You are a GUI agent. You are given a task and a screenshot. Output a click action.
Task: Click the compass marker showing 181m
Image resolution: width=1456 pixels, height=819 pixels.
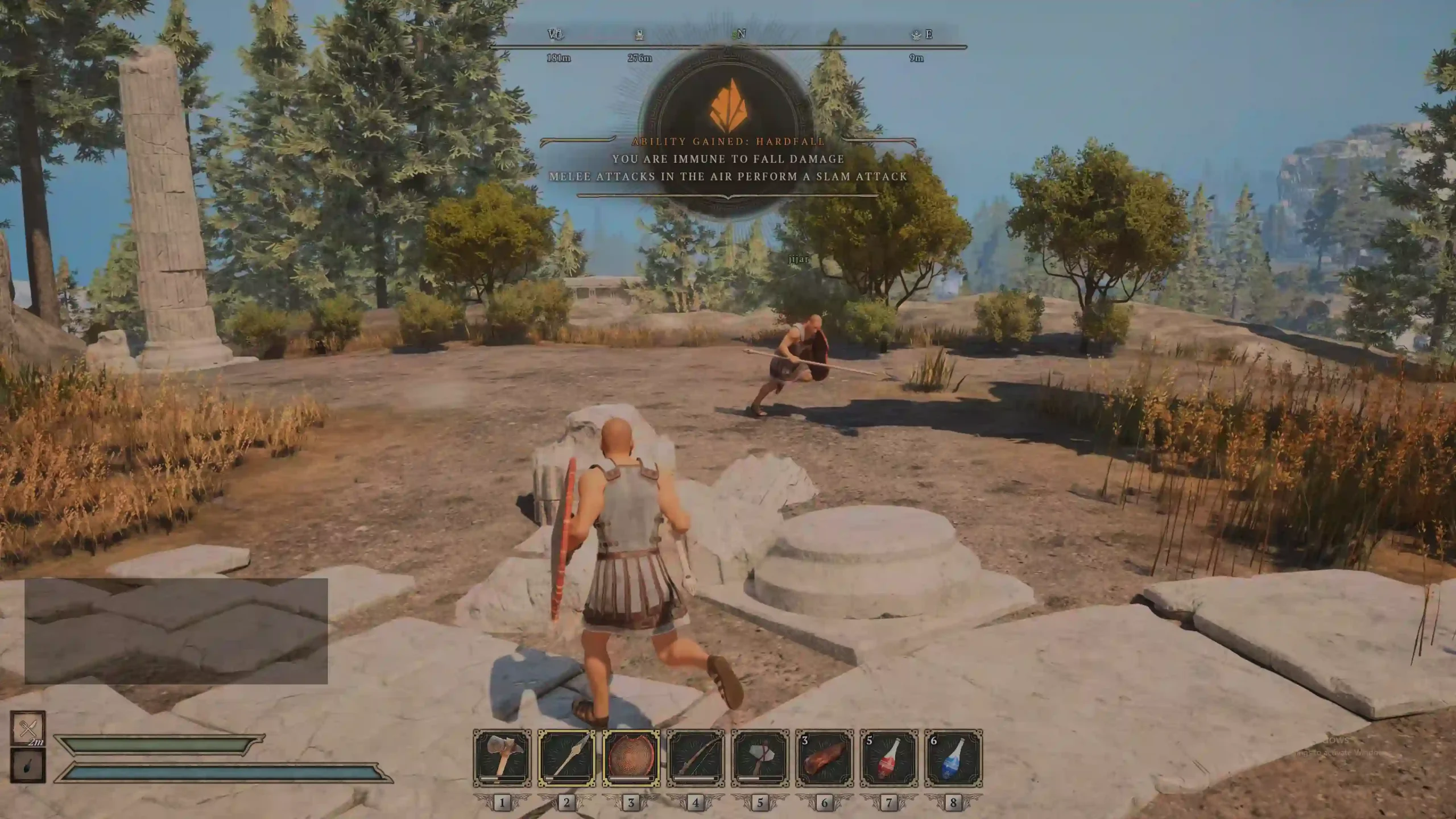pyautogui.click(x=555, y=35)
